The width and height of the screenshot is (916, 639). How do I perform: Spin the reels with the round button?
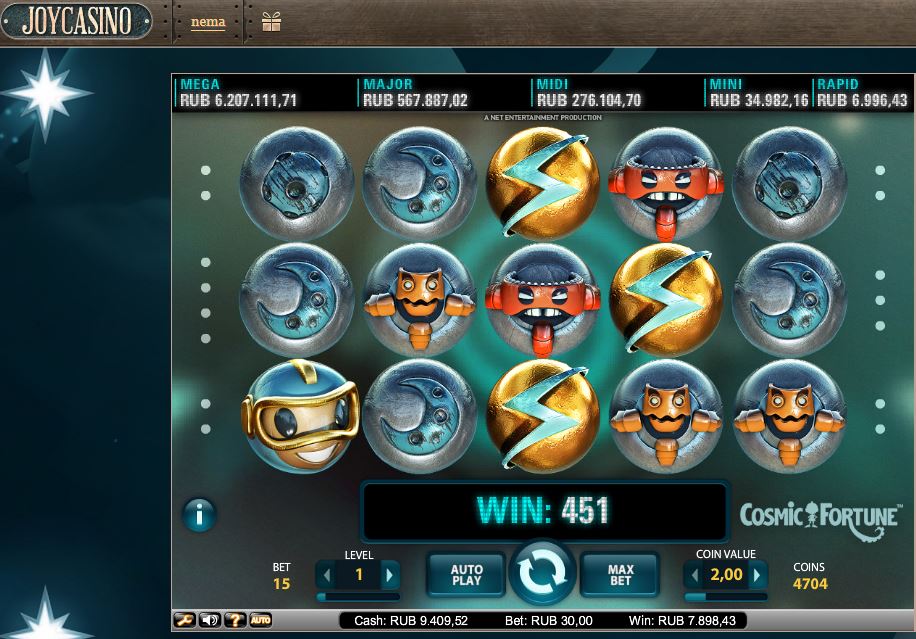pos(542,573)
